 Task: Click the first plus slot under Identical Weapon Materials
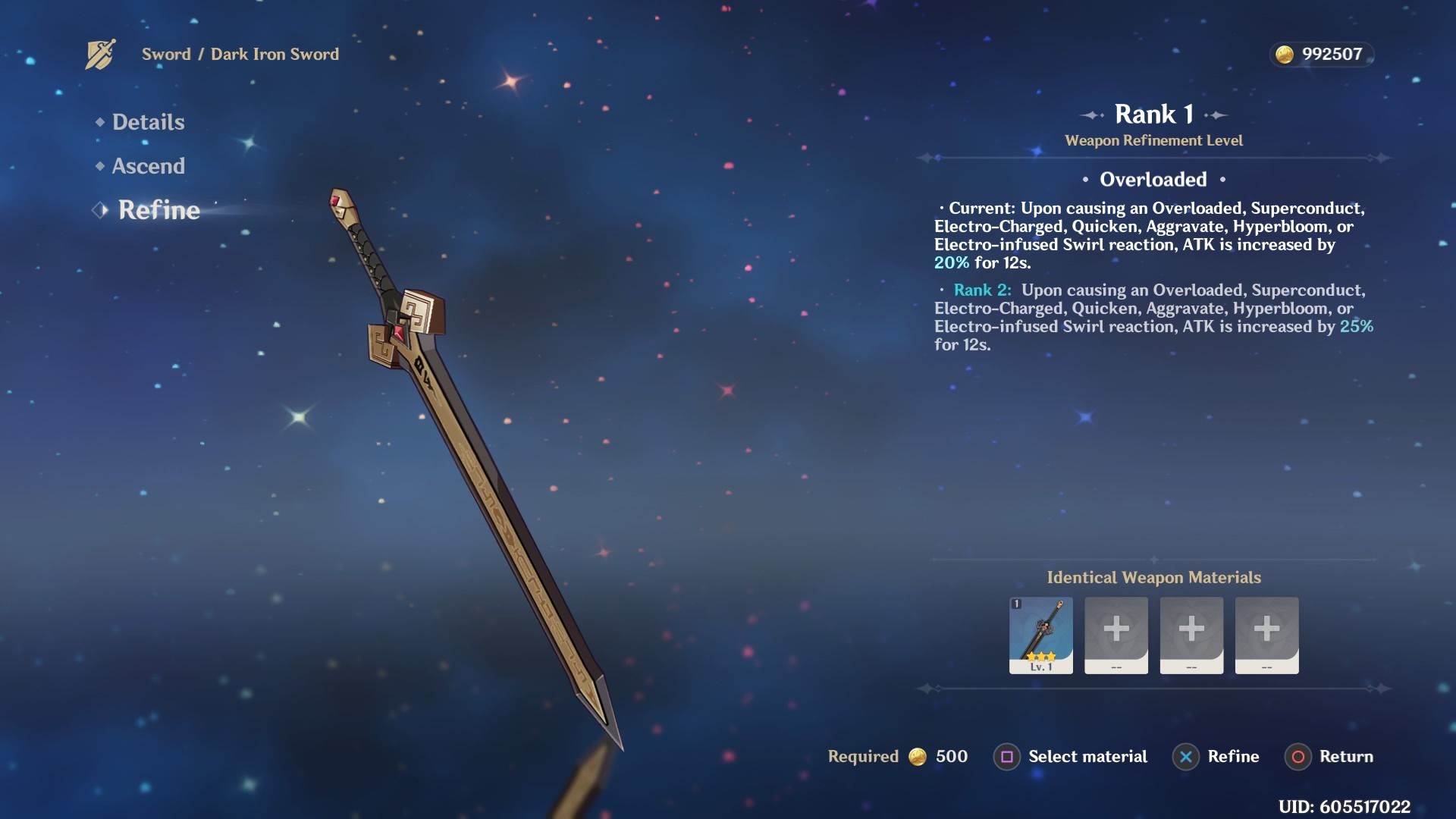click(1115, 628)
